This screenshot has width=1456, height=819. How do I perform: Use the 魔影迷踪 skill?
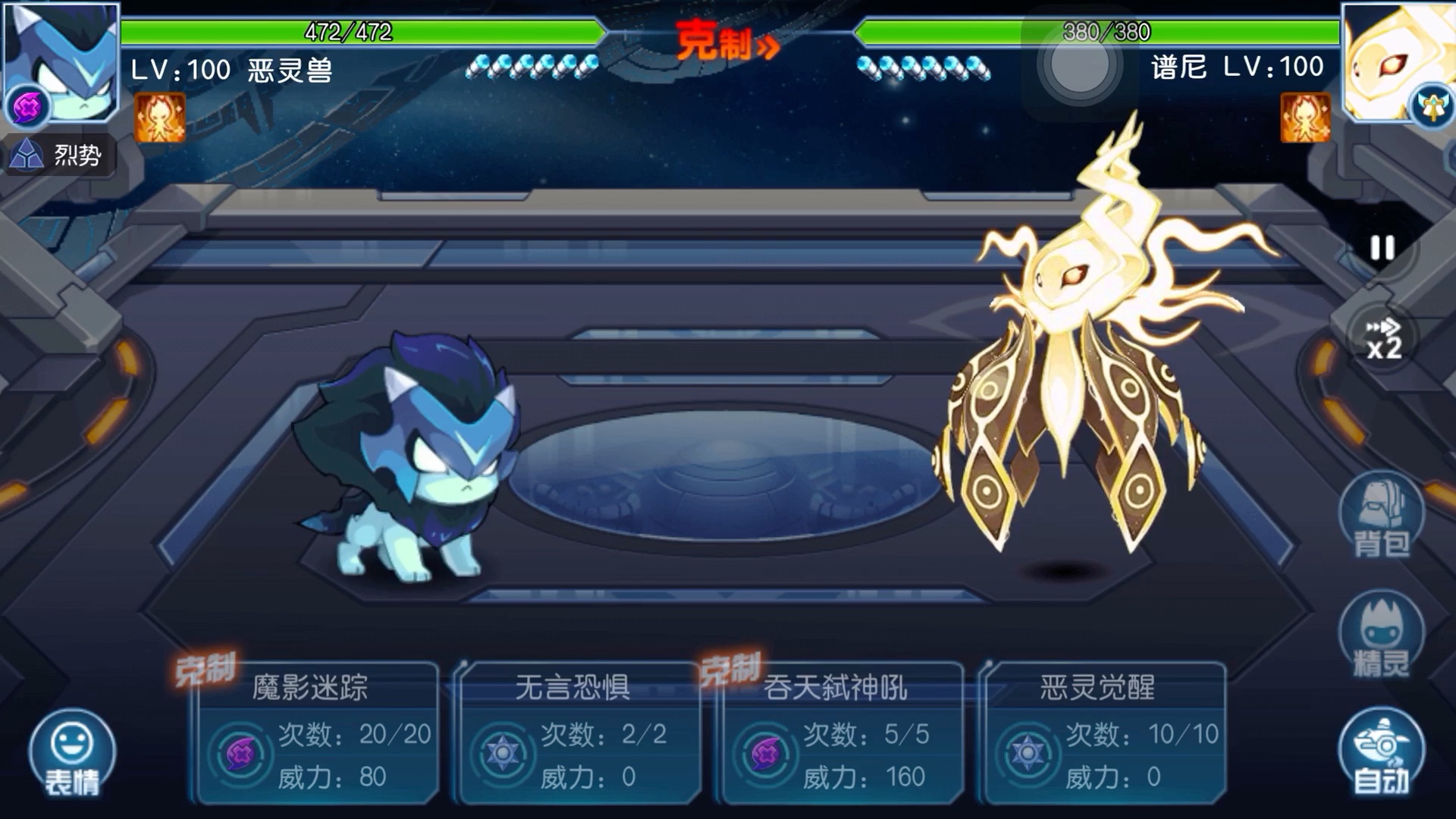(317, 733)
